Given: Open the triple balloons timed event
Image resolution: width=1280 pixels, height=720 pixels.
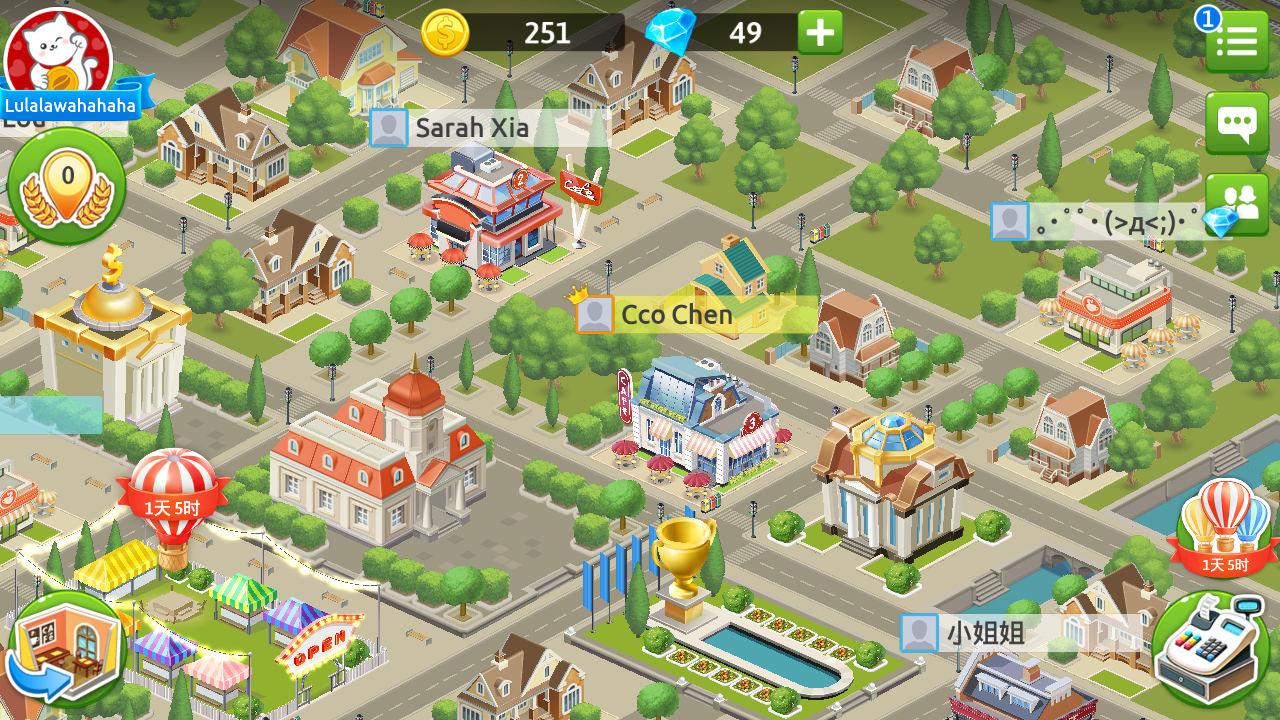Looking at the screenshot, I should click(1225, 527).
